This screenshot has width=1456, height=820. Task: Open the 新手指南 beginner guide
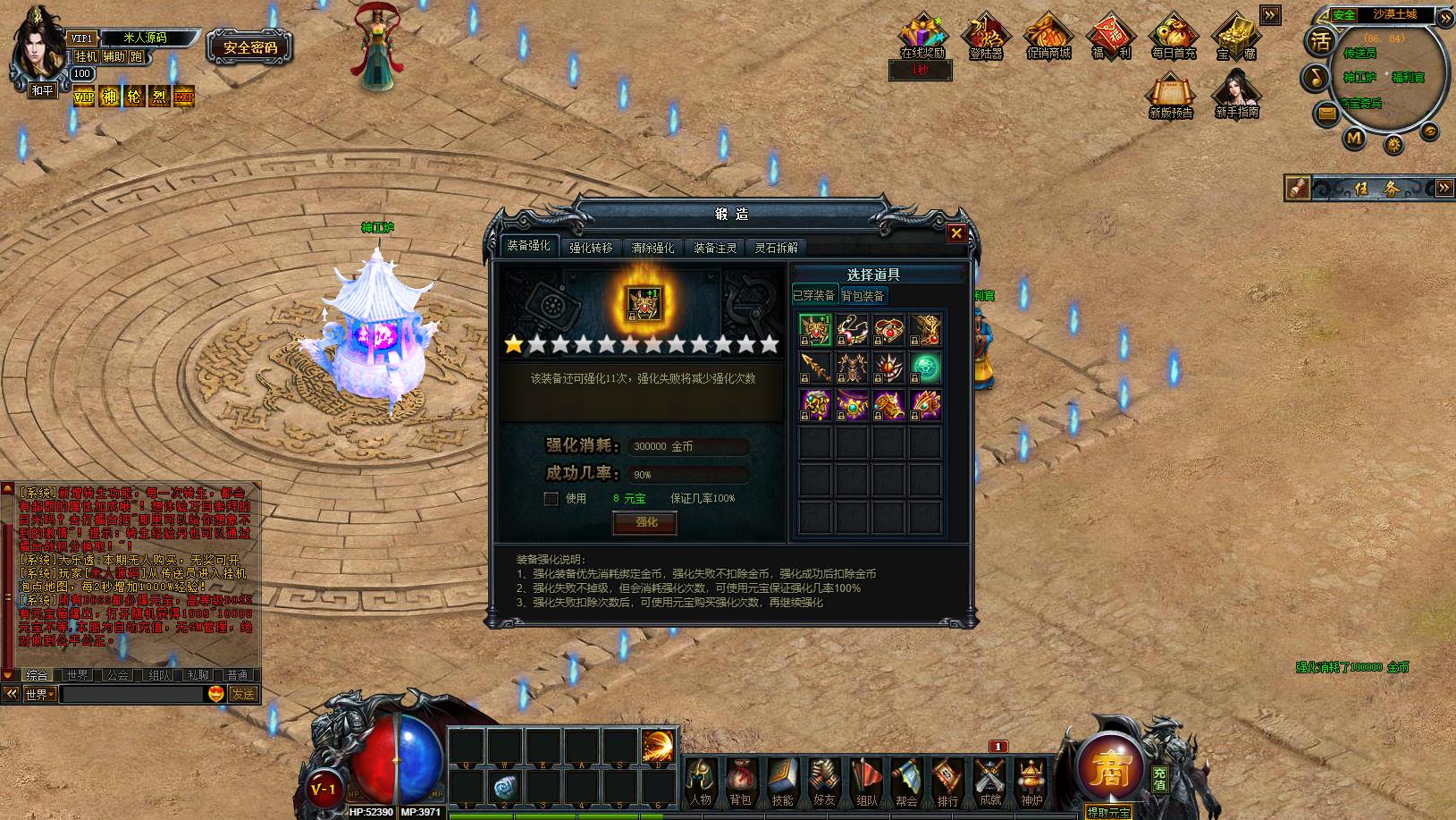point(1237,95)
